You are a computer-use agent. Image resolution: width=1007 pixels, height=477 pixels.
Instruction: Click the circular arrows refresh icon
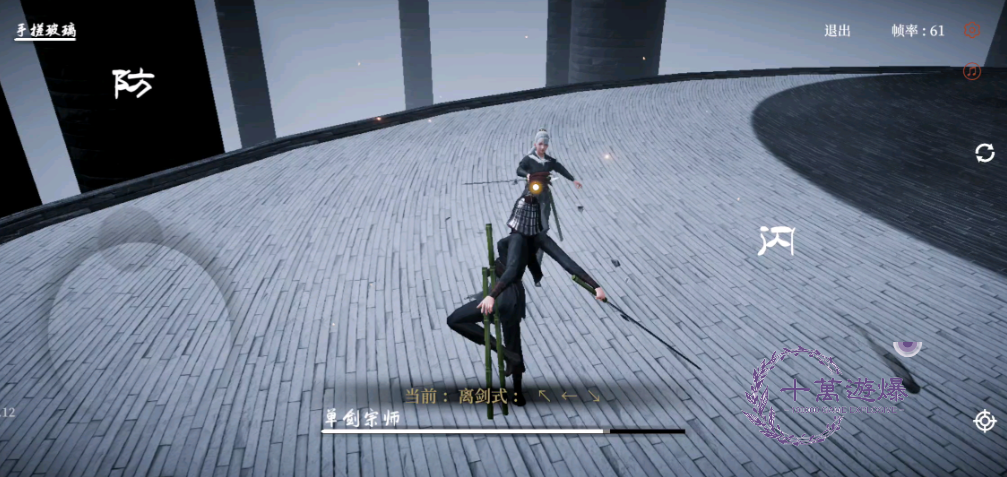pos(985,153)
